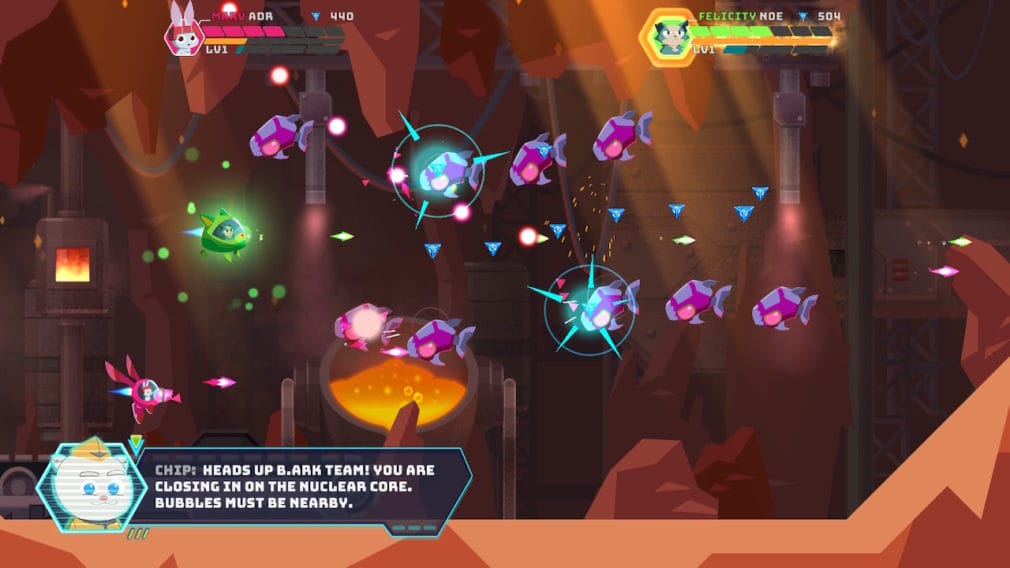
Task: Advance Chip's nuclear core dialogue message
Action: 300,485
